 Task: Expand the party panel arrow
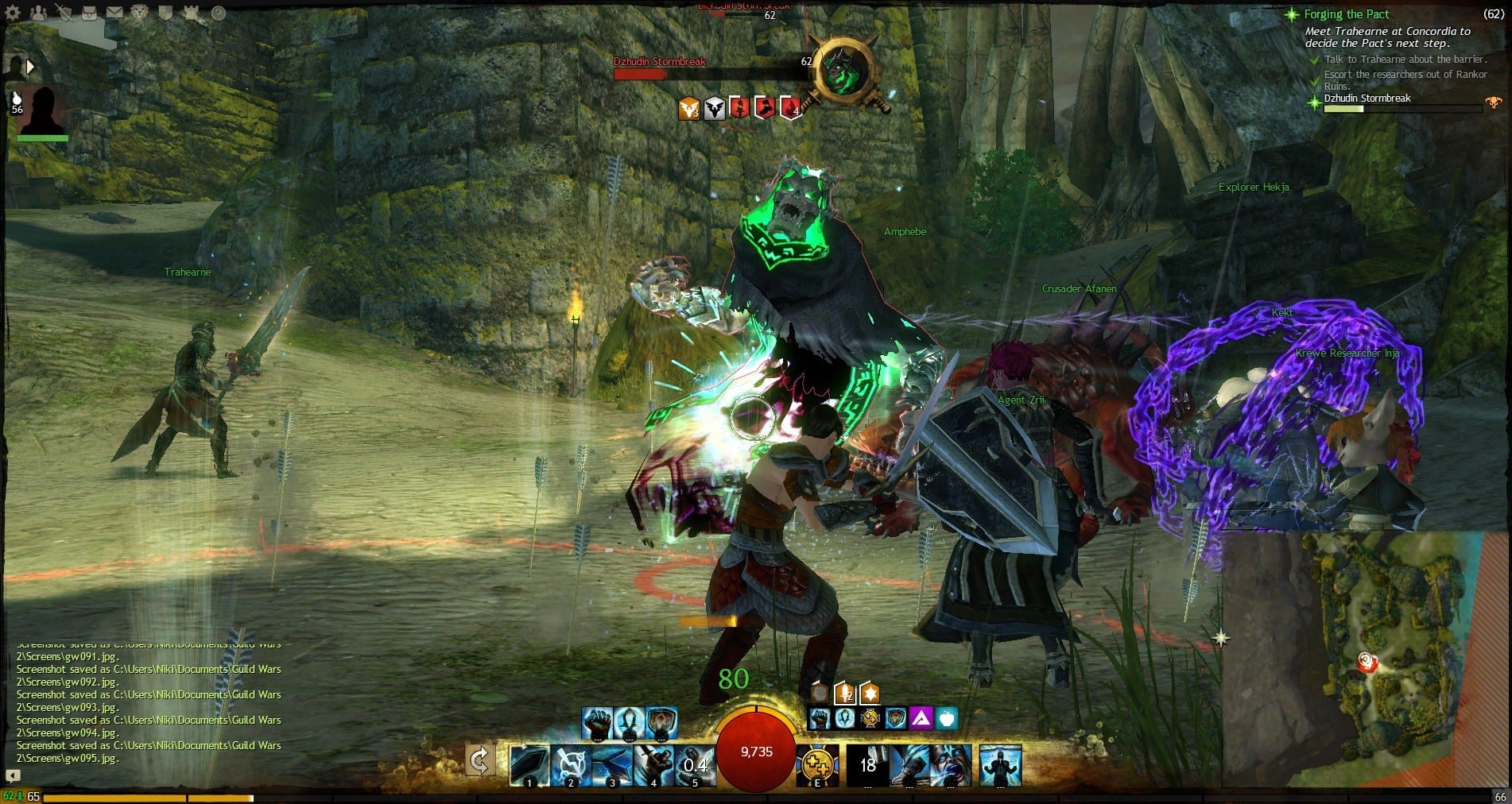(31, 67)
